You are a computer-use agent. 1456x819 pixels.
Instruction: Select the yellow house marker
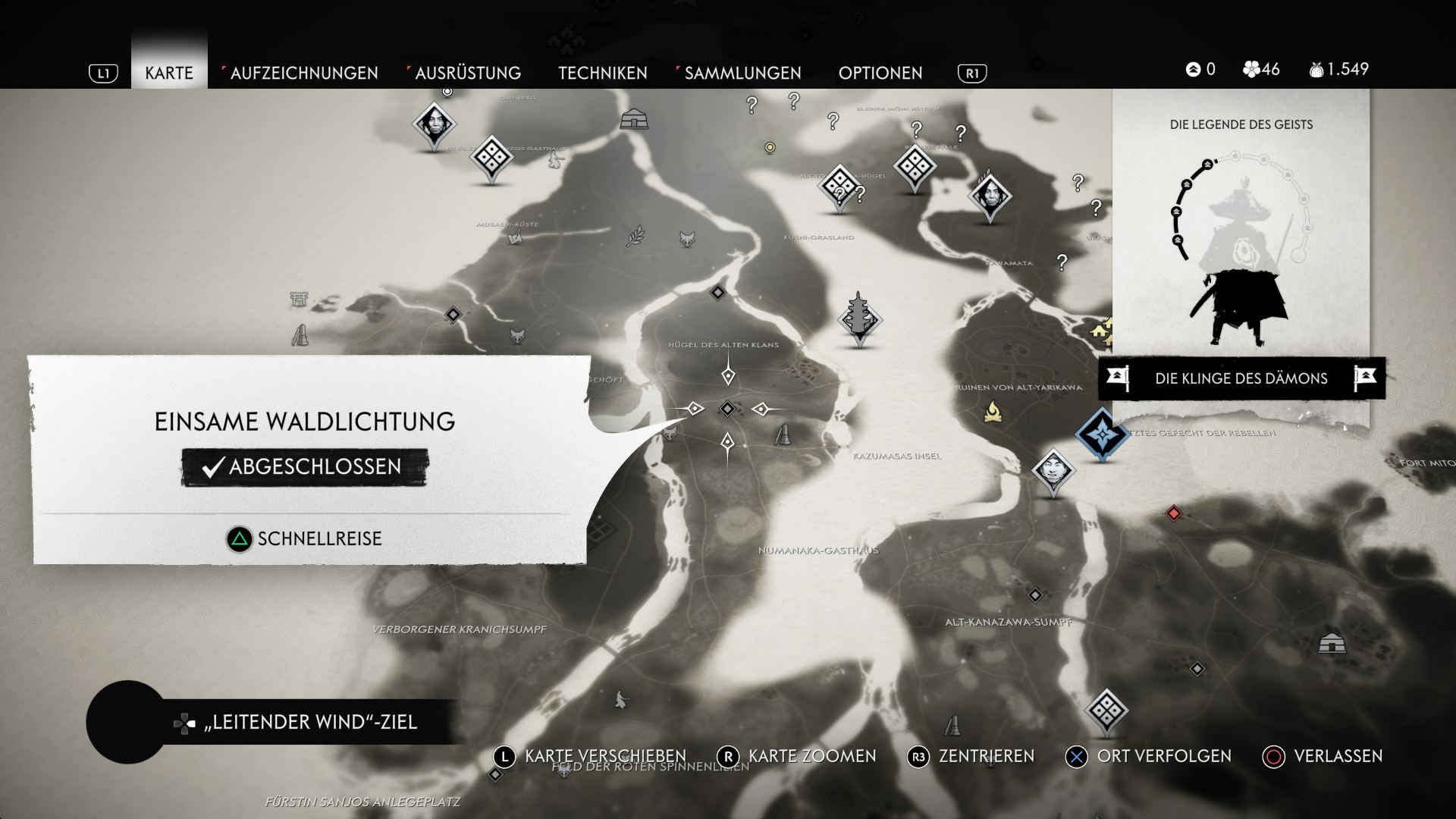coord(1101,330)
